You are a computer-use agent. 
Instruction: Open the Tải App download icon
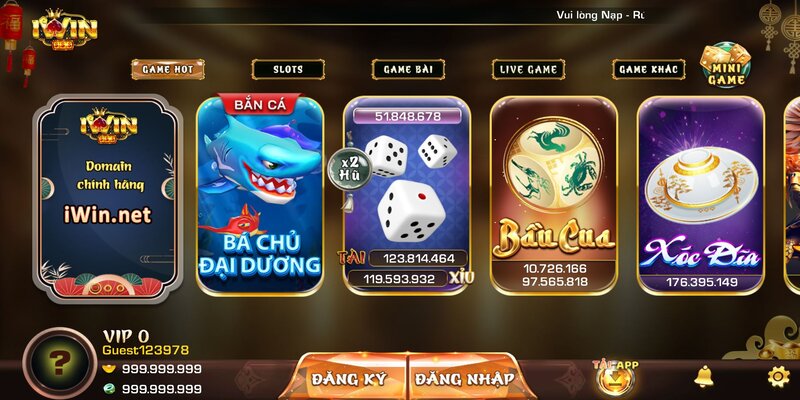click(x=614, y=376)
